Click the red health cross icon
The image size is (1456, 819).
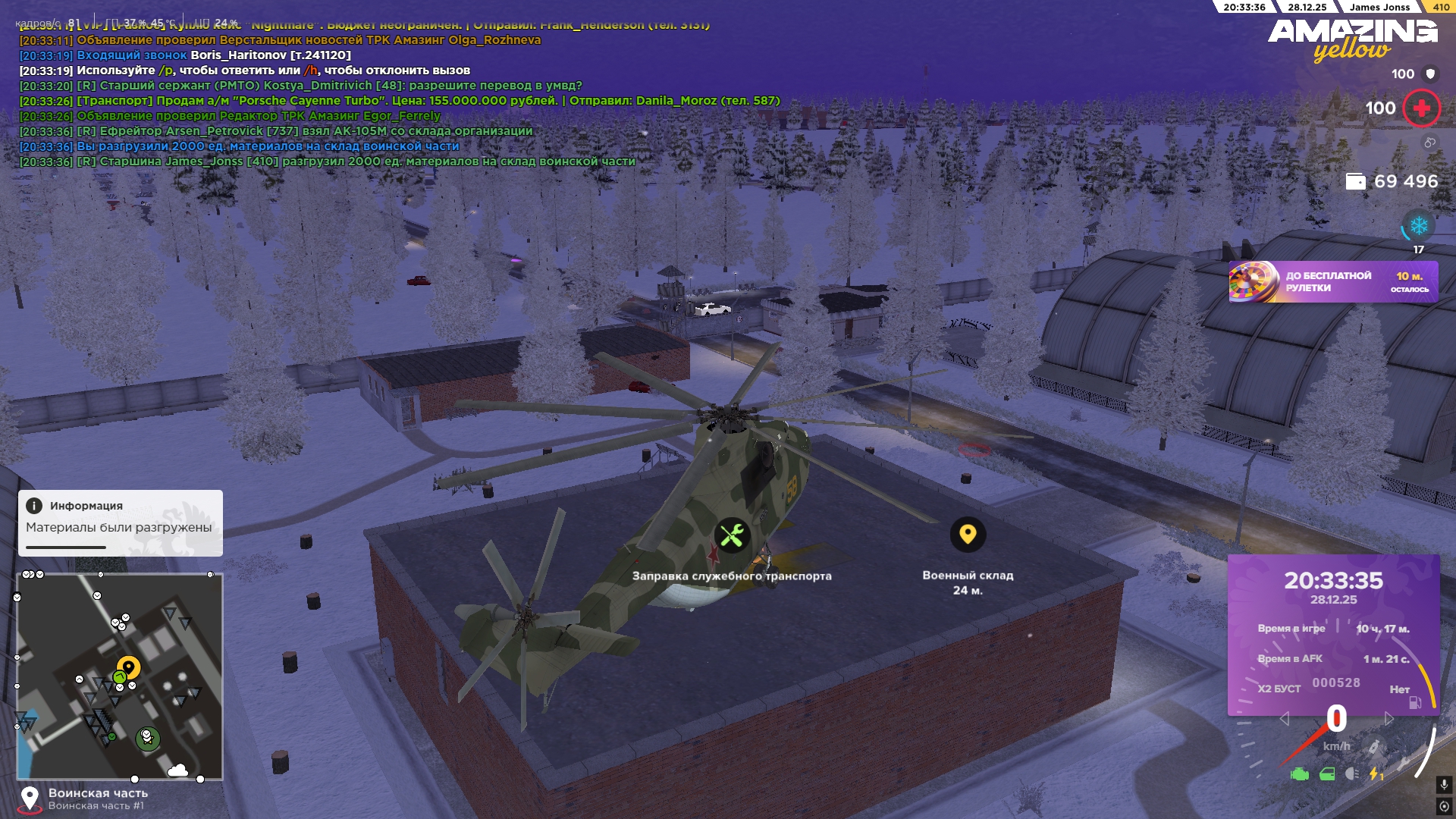[1421, 108]
